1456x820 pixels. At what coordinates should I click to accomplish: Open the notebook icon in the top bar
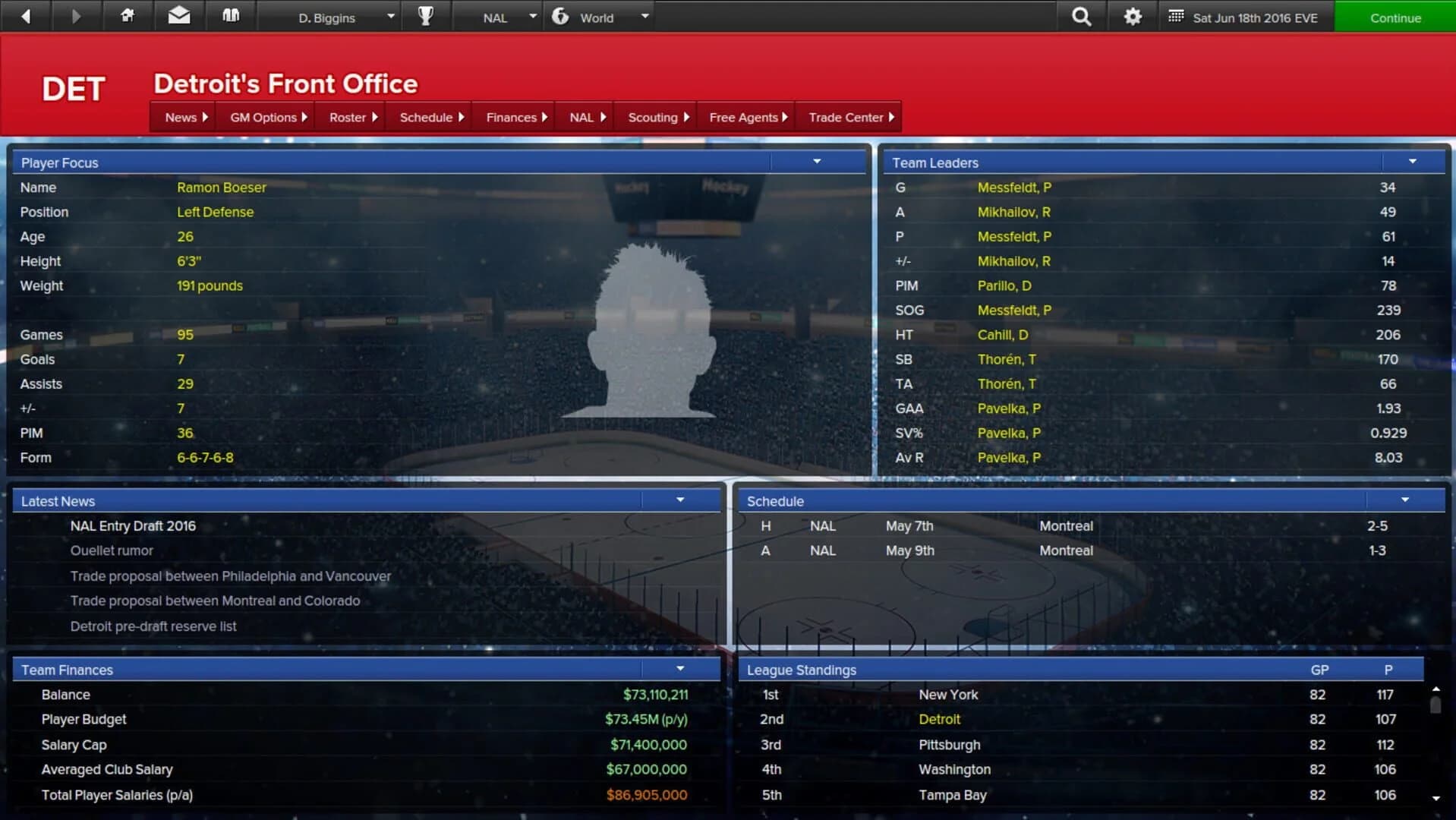pyautogui.click(x=232, y=16)
